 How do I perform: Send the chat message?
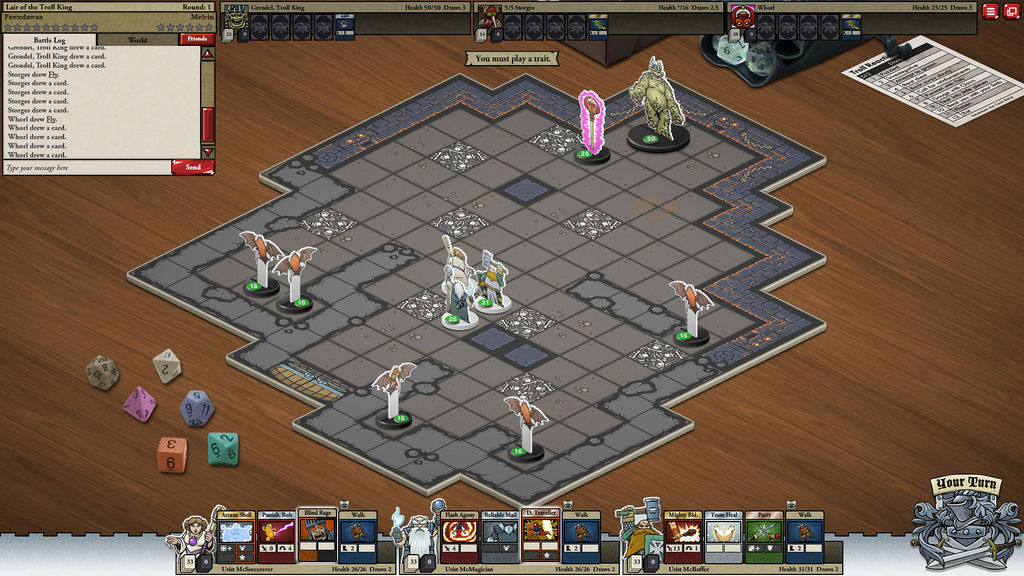[x=192, y=167]
